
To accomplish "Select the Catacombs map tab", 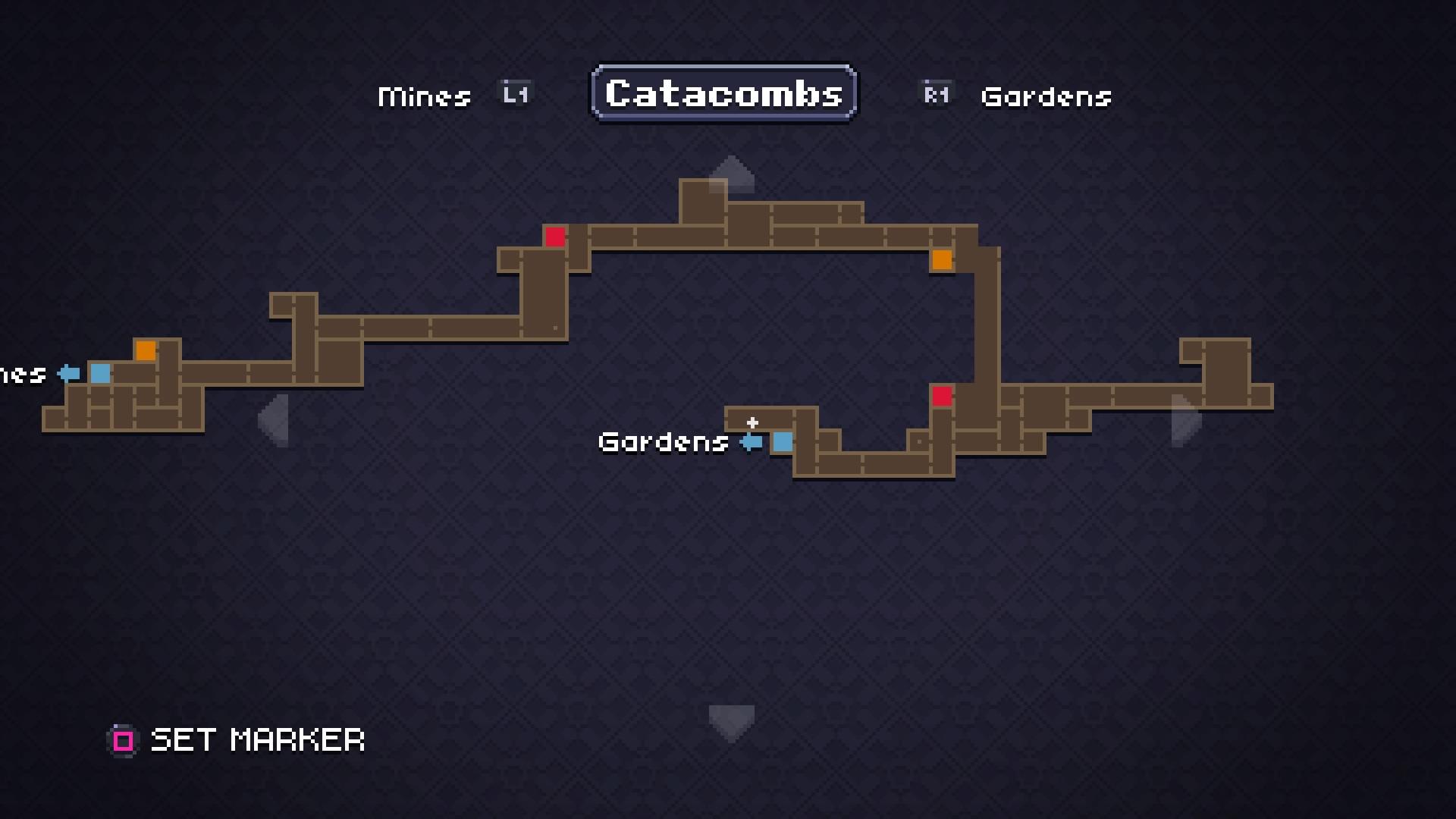I will point(724,93).
